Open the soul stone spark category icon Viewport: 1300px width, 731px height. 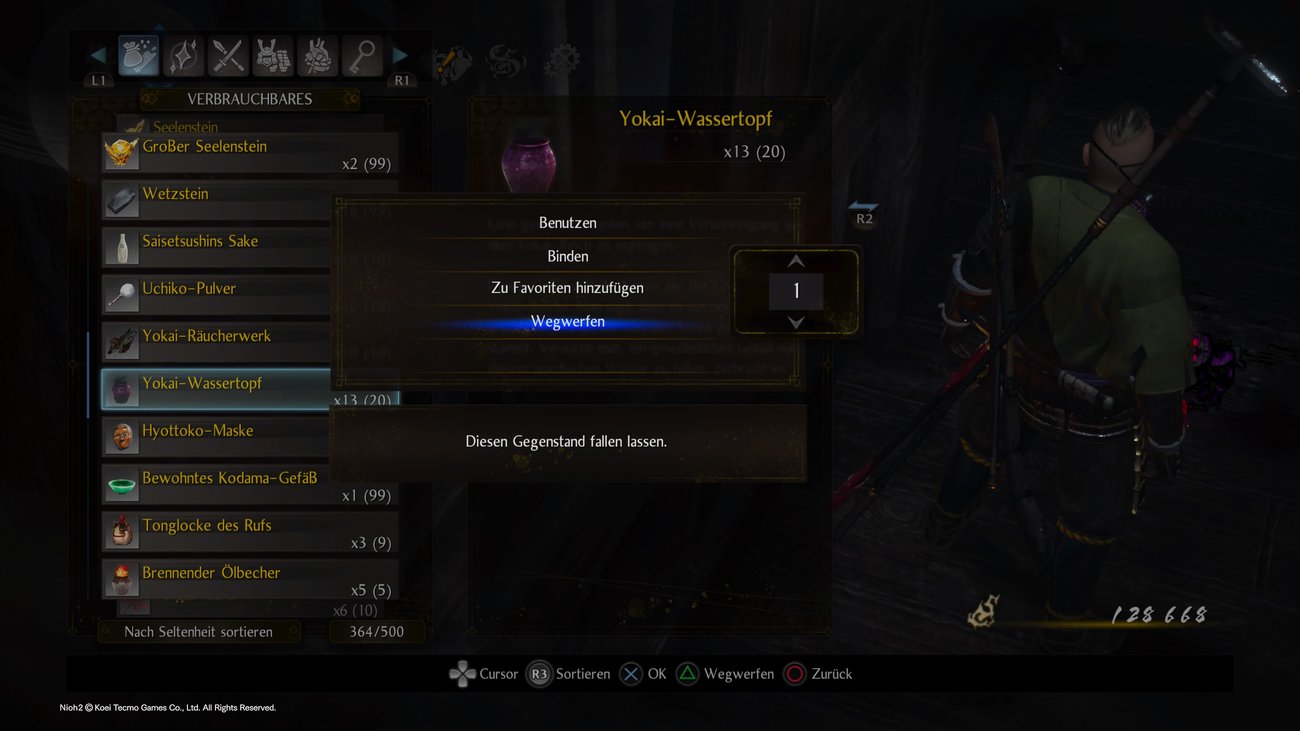[183, 56]
